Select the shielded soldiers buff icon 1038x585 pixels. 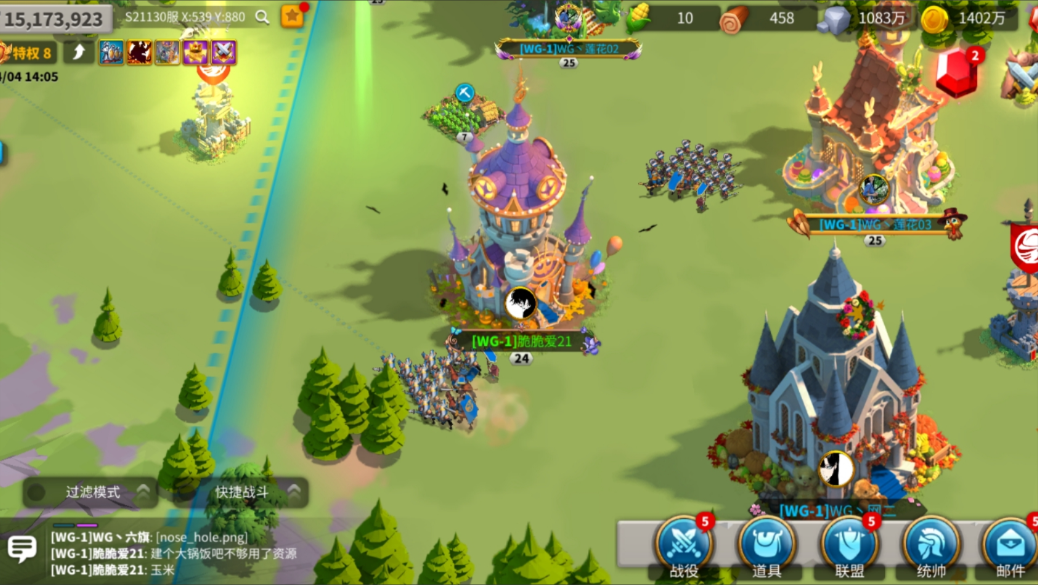point(111,53)
